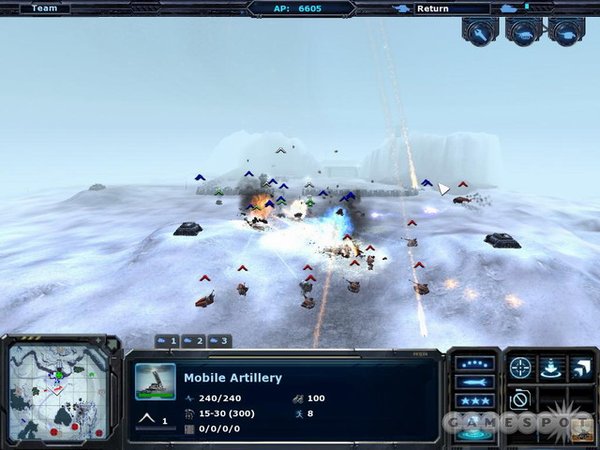
Task: Select control group 3 tab
Action: (218, 341)
